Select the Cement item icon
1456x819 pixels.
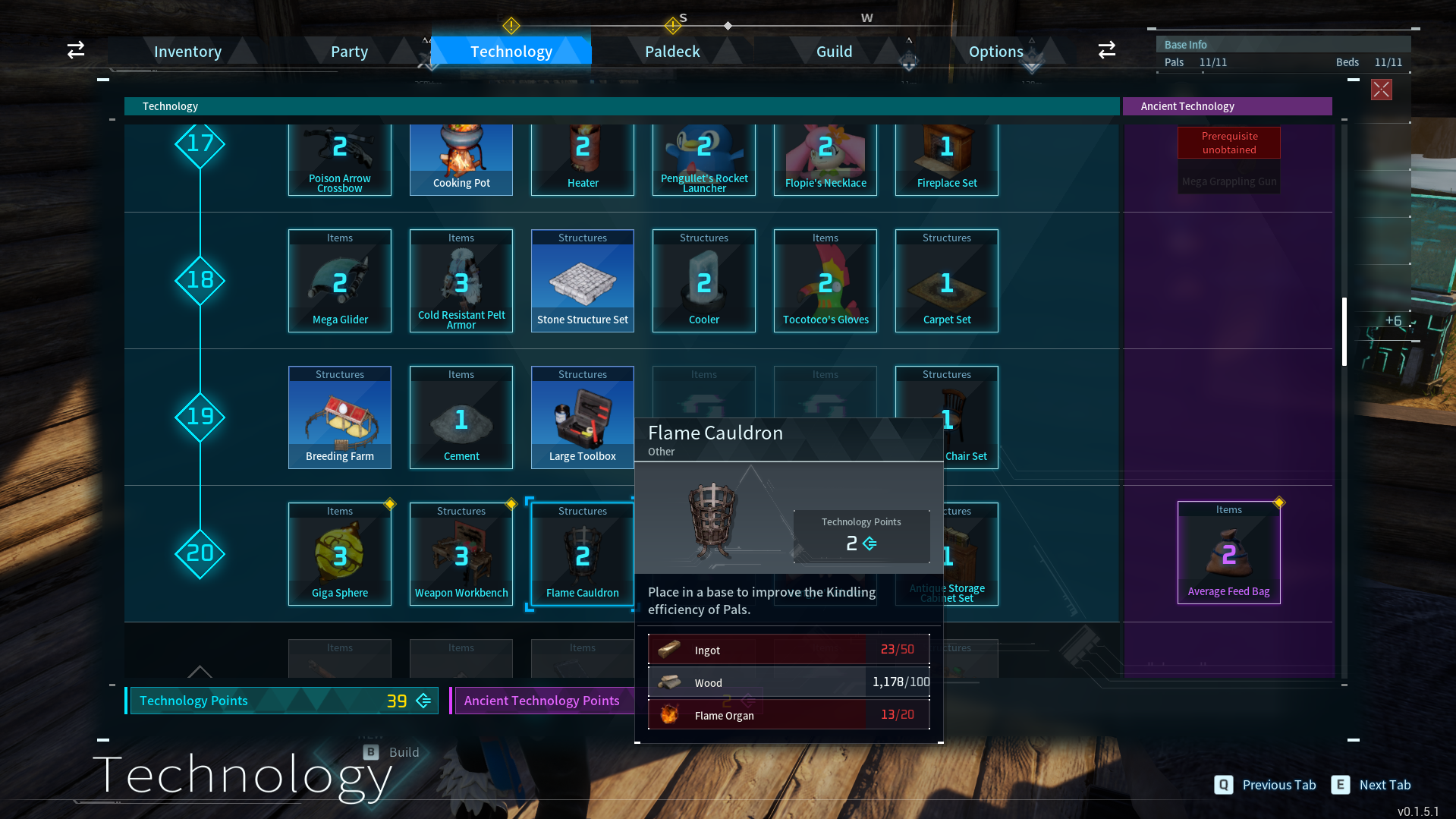pyautogui.click(x=461, y=417)
